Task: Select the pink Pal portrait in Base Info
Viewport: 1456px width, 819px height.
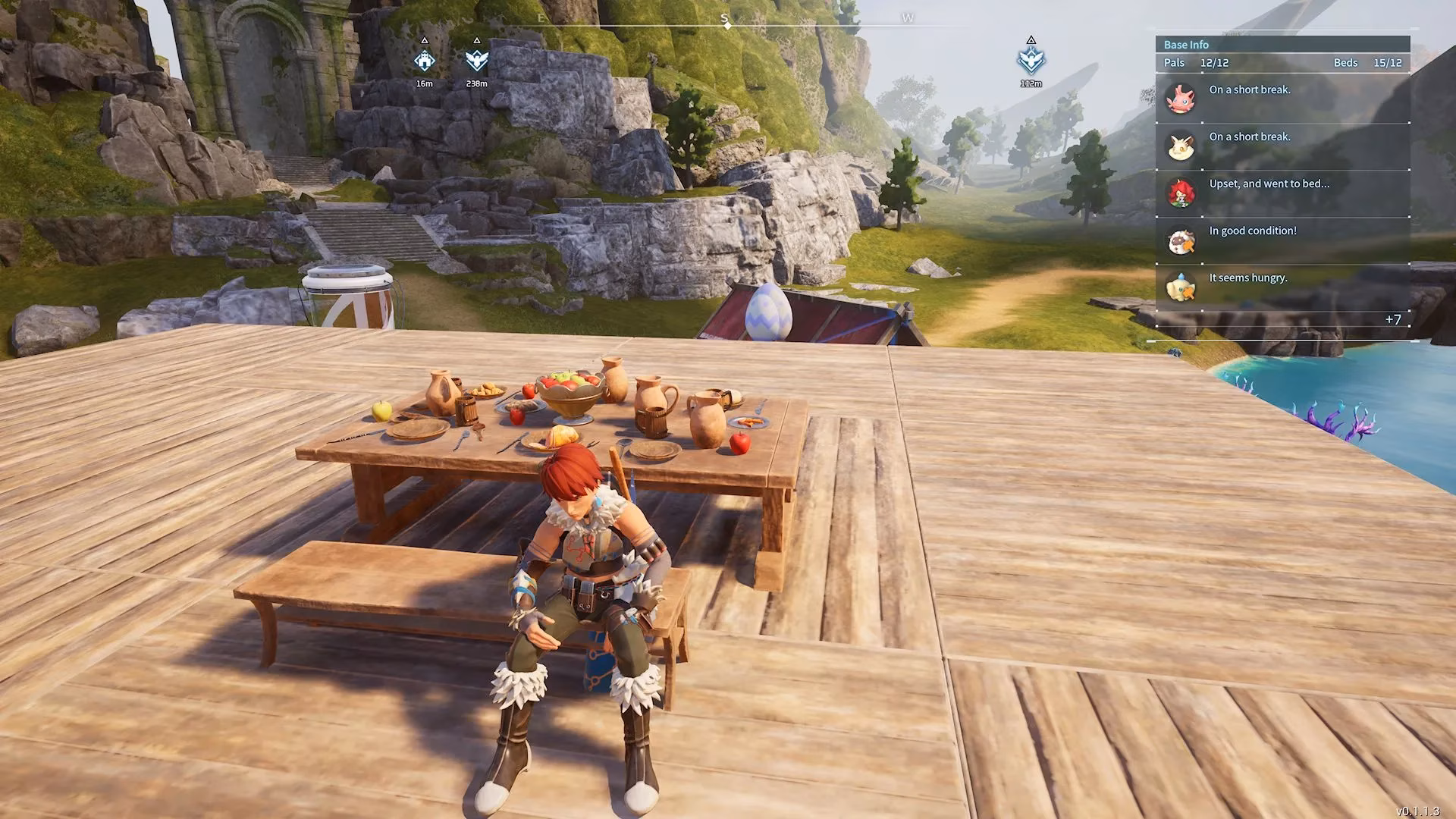Action: (1181, 99)
